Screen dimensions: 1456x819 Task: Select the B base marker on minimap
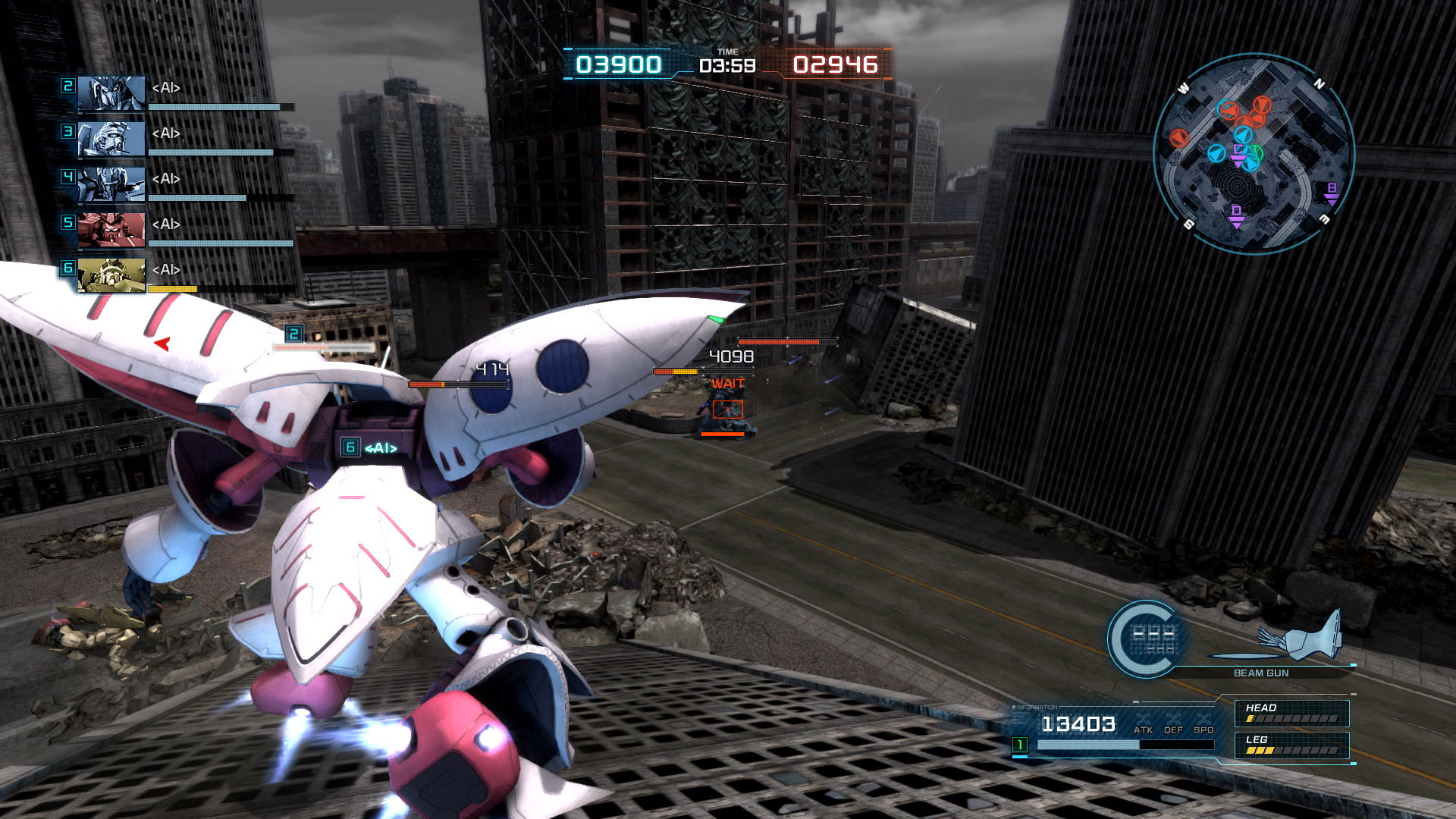pyautogui.click(x=1332, y=193)
